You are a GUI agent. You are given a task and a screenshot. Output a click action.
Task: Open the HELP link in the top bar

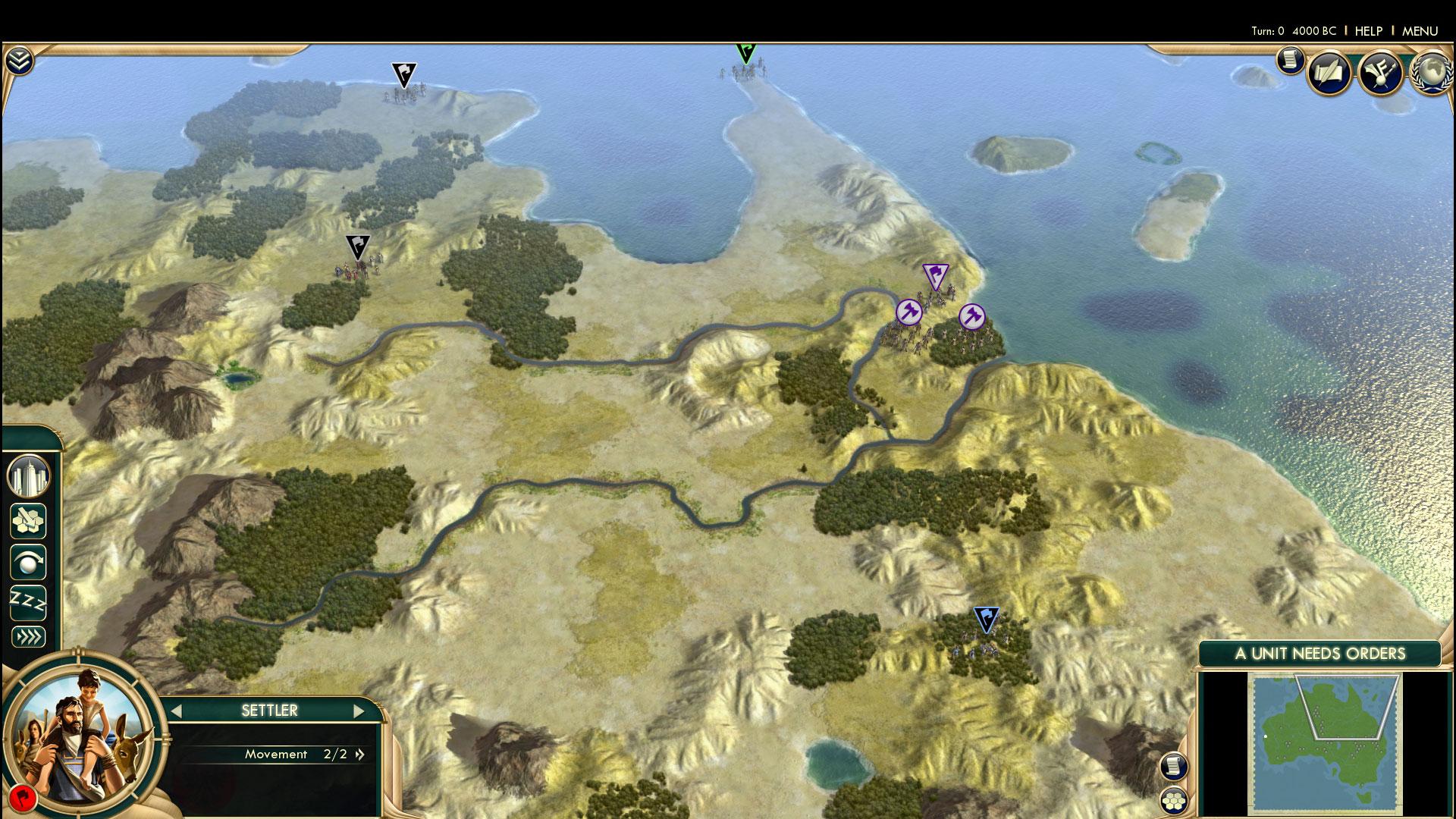tap(1369, 31)
